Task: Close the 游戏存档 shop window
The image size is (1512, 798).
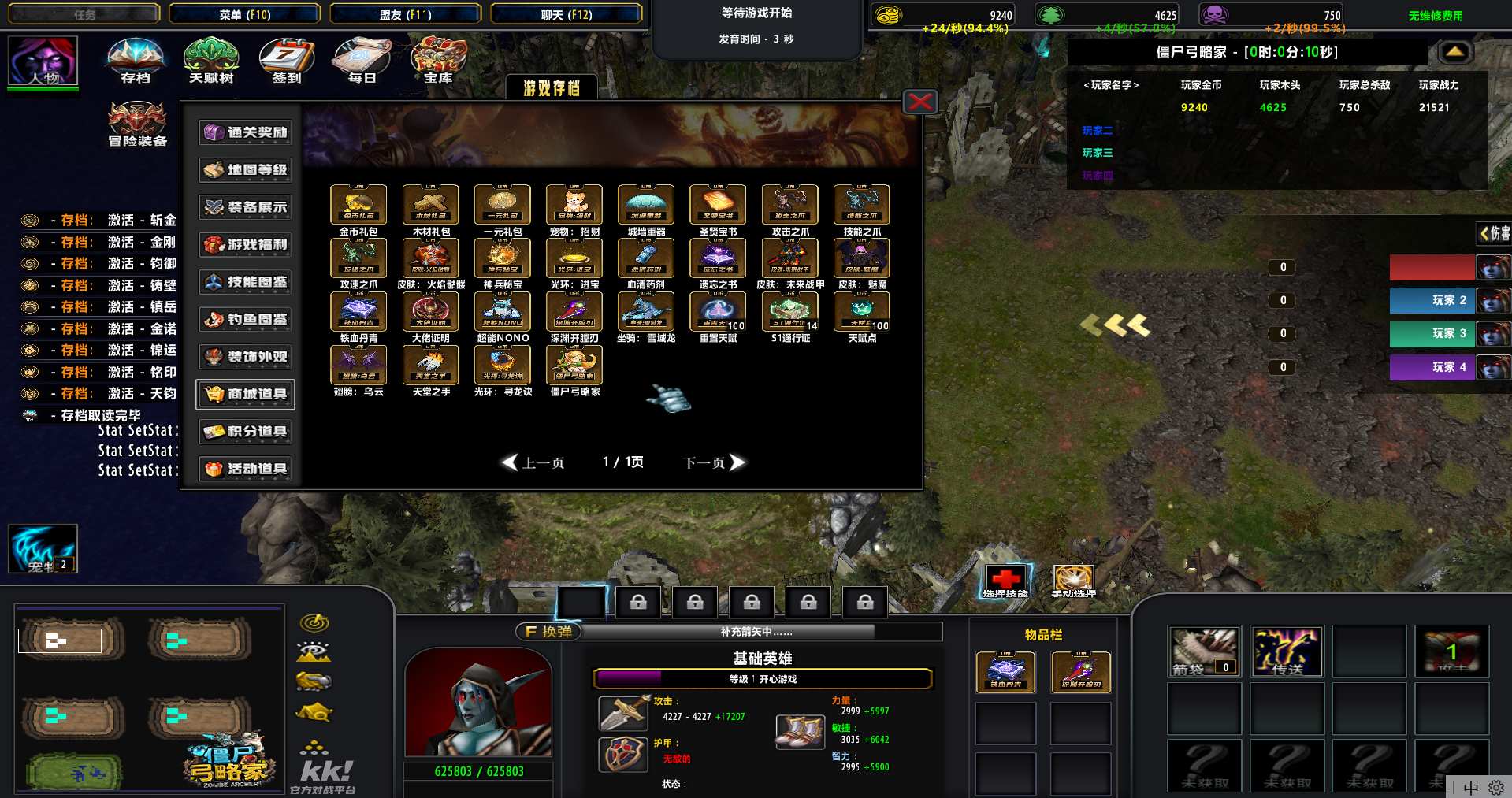Action: coord(919,102)
